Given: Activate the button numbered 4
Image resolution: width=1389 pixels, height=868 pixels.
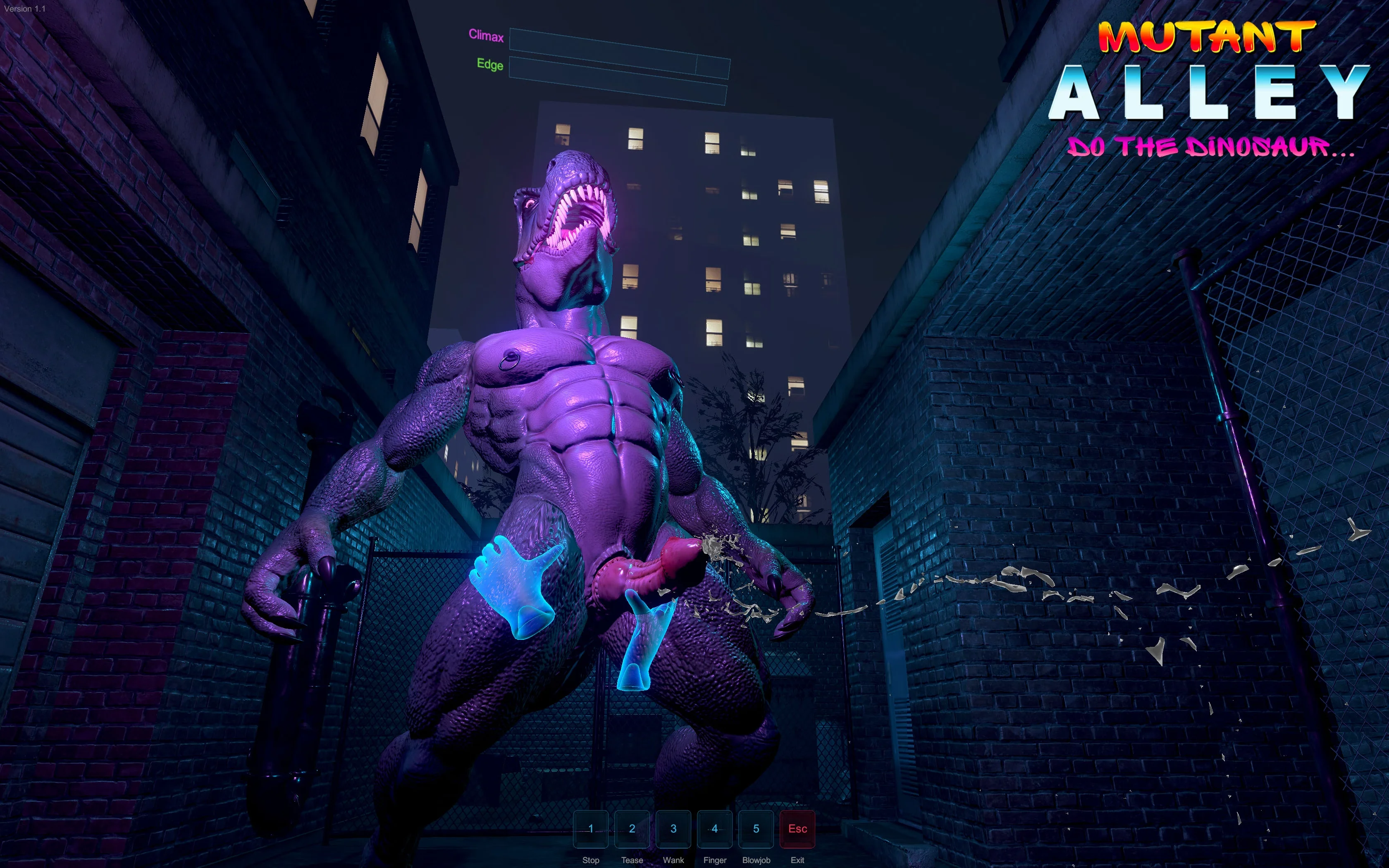Looking at the screenshot, I should pyautogui.click(x=715, y=829).
